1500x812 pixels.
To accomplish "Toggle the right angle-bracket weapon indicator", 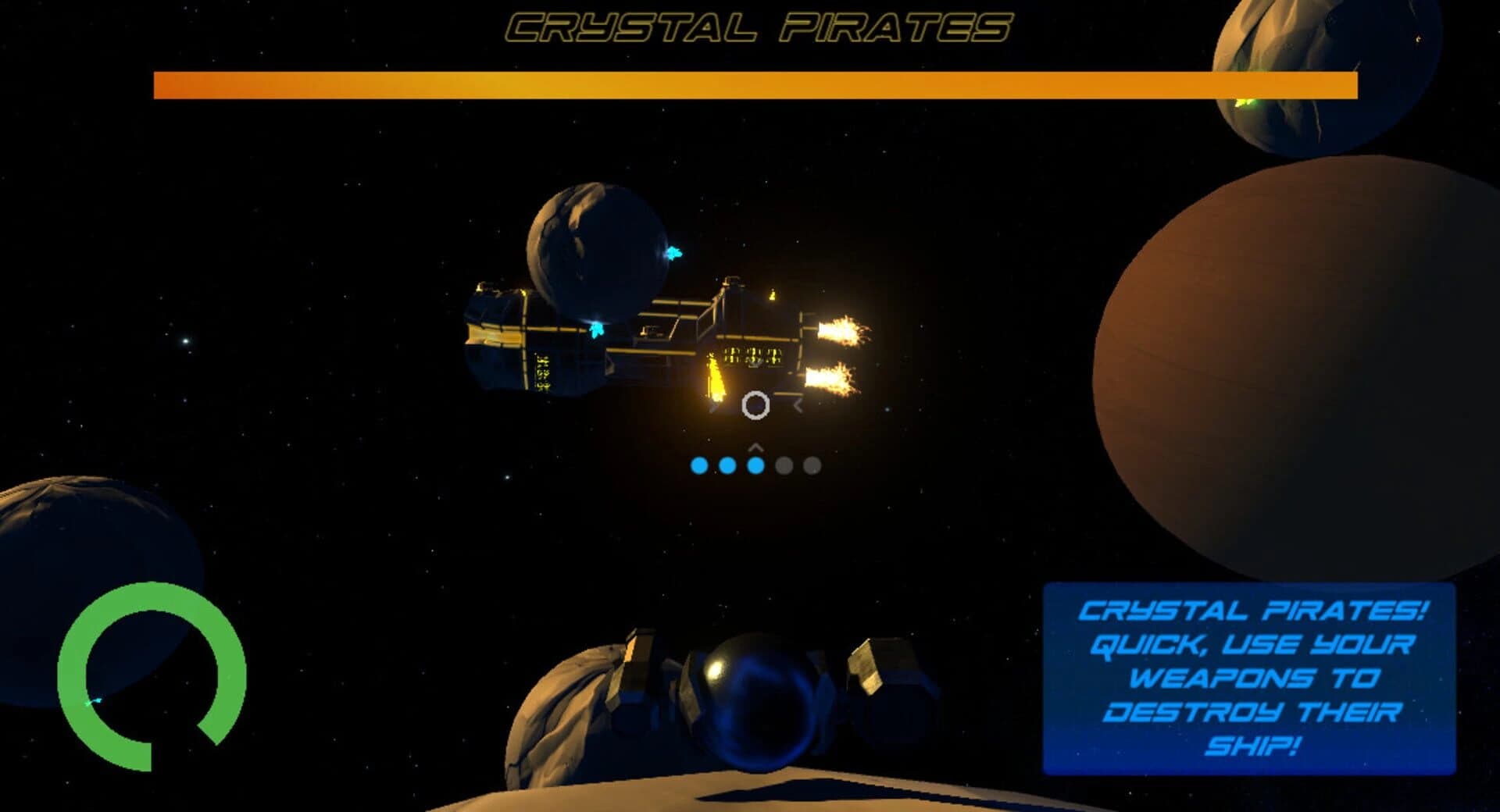I will pyautogui.click(x=798, y=404).
